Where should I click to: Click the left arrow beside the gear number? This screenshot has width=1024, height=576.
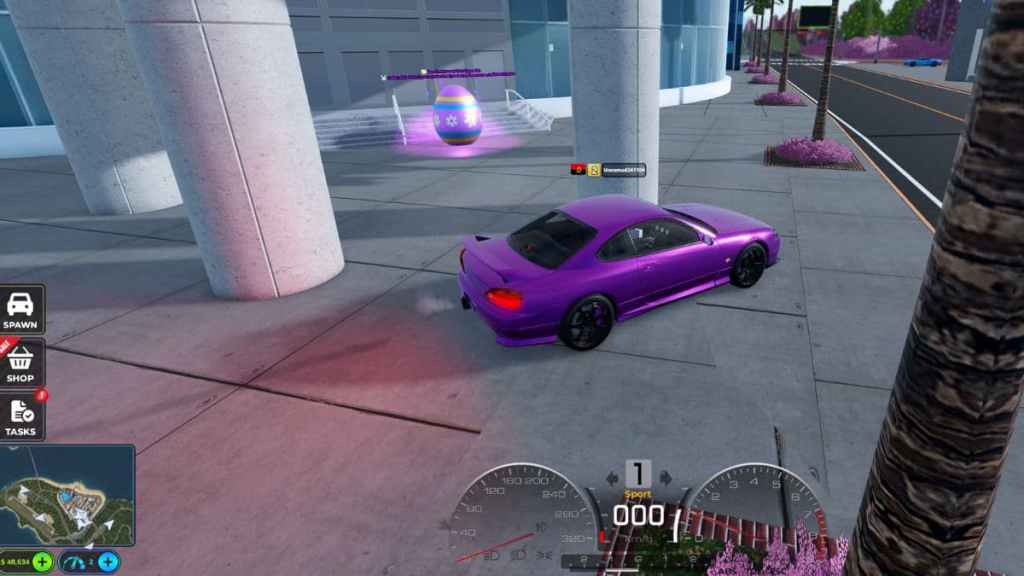tap(612, 478)
